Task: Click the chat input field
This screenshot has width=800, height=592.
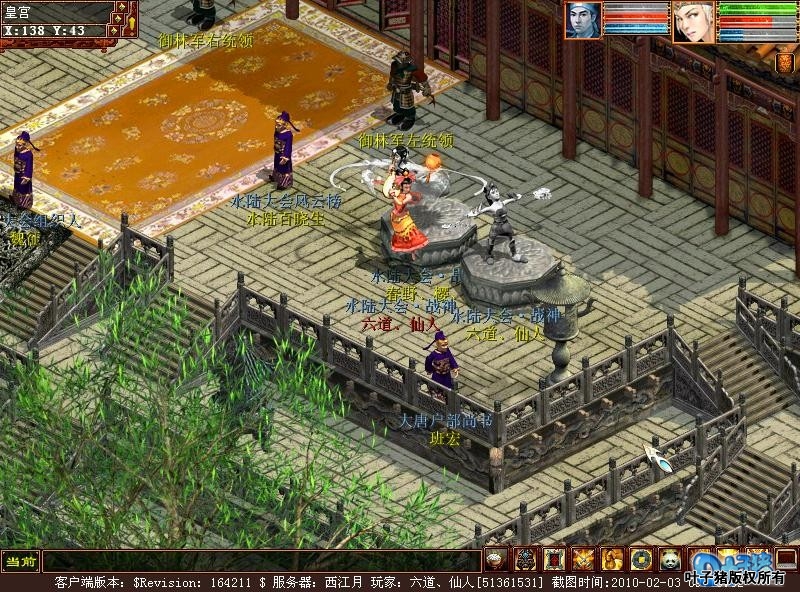Action: 260,561
